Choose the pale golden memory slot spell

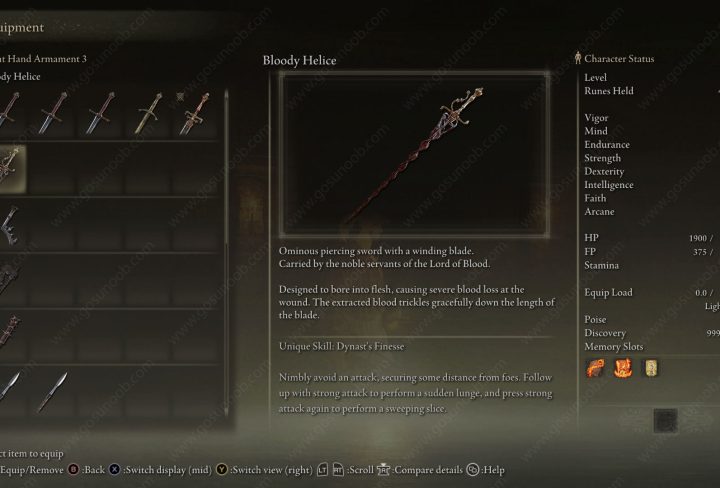tap(651, 368)
